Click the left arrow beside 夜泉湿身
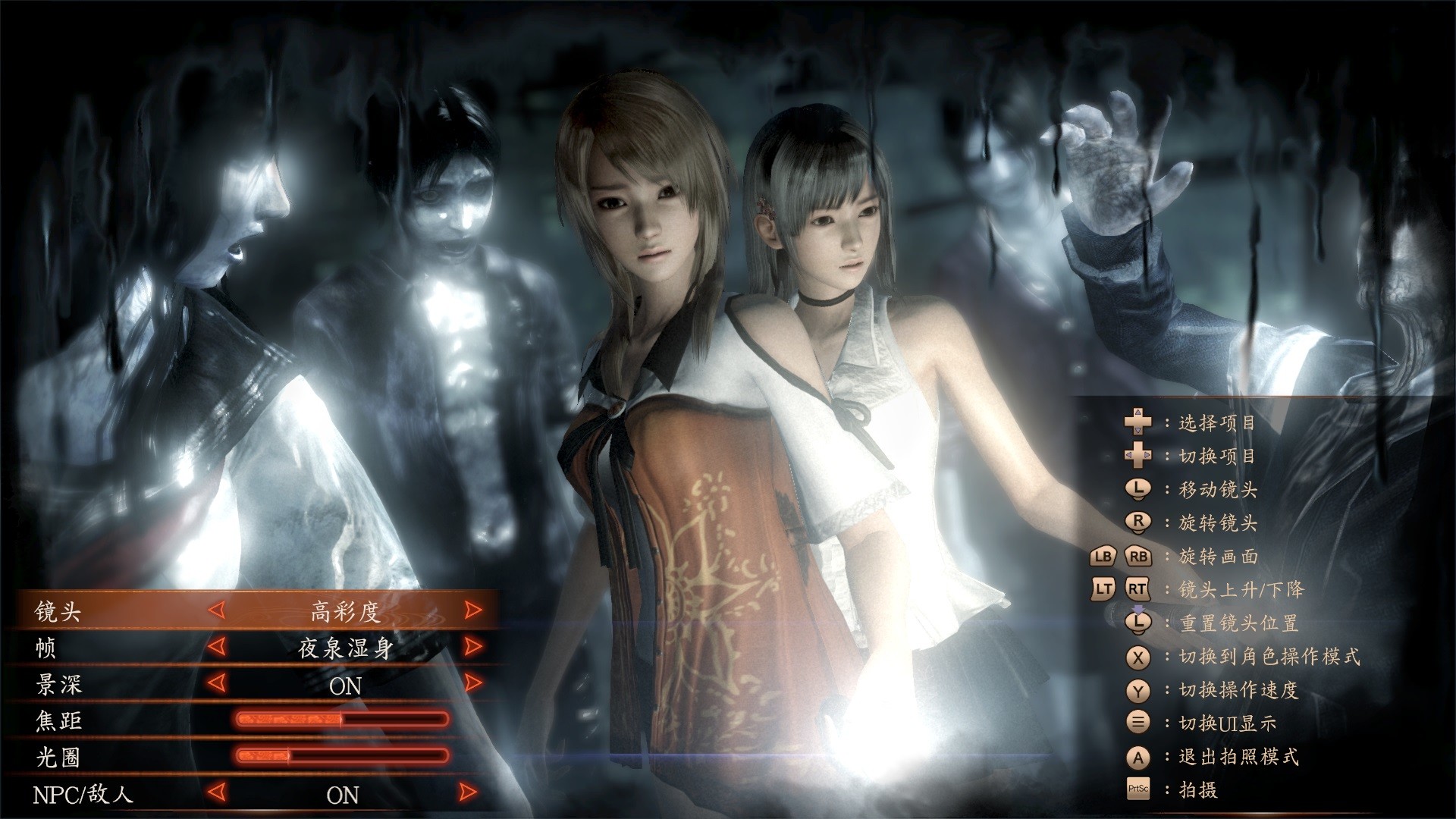Image resolution: width=1456 pixels, height=819 pixels. click(217, 647)
